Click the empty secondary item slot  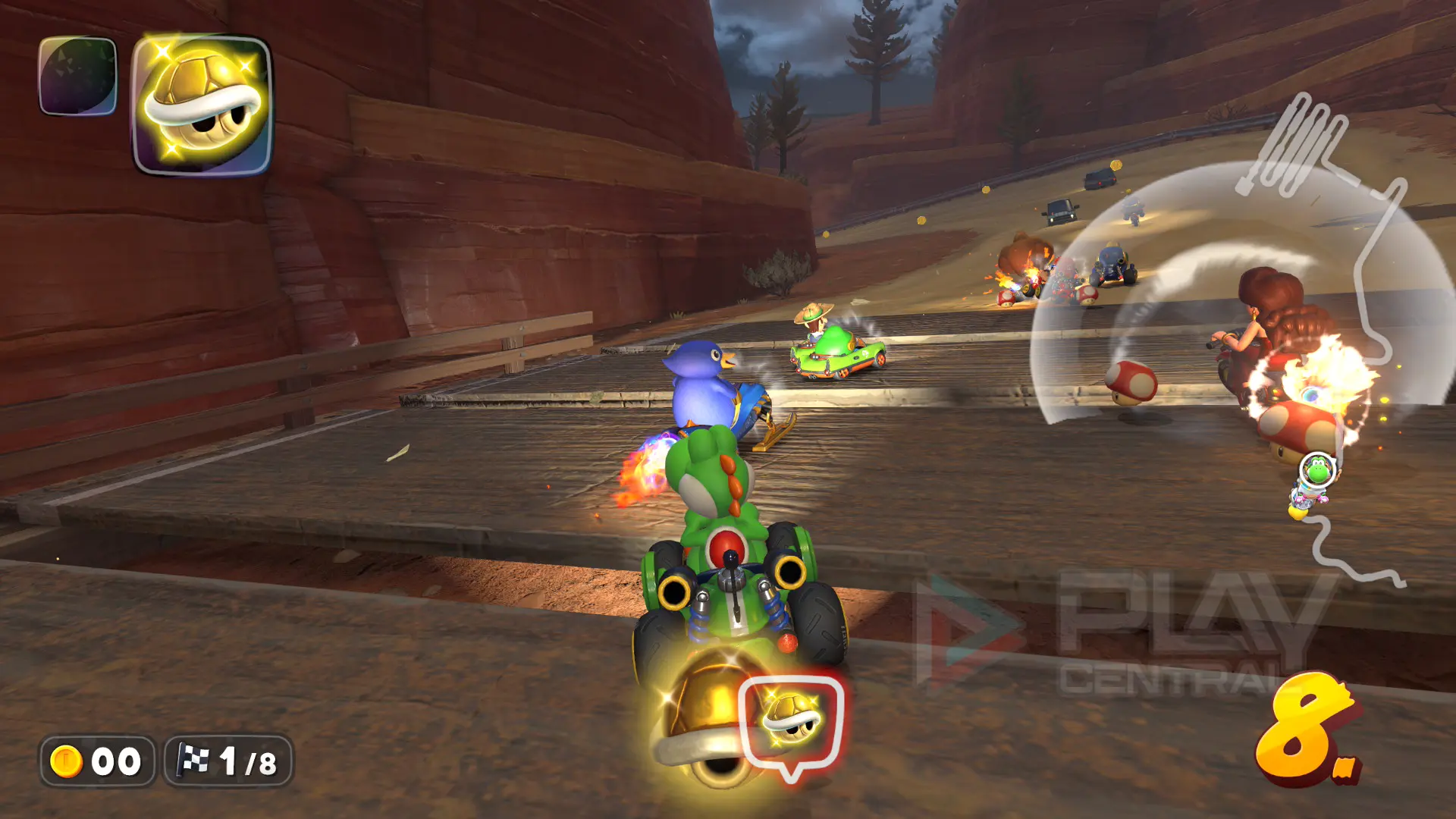click(x=77, y=76)
